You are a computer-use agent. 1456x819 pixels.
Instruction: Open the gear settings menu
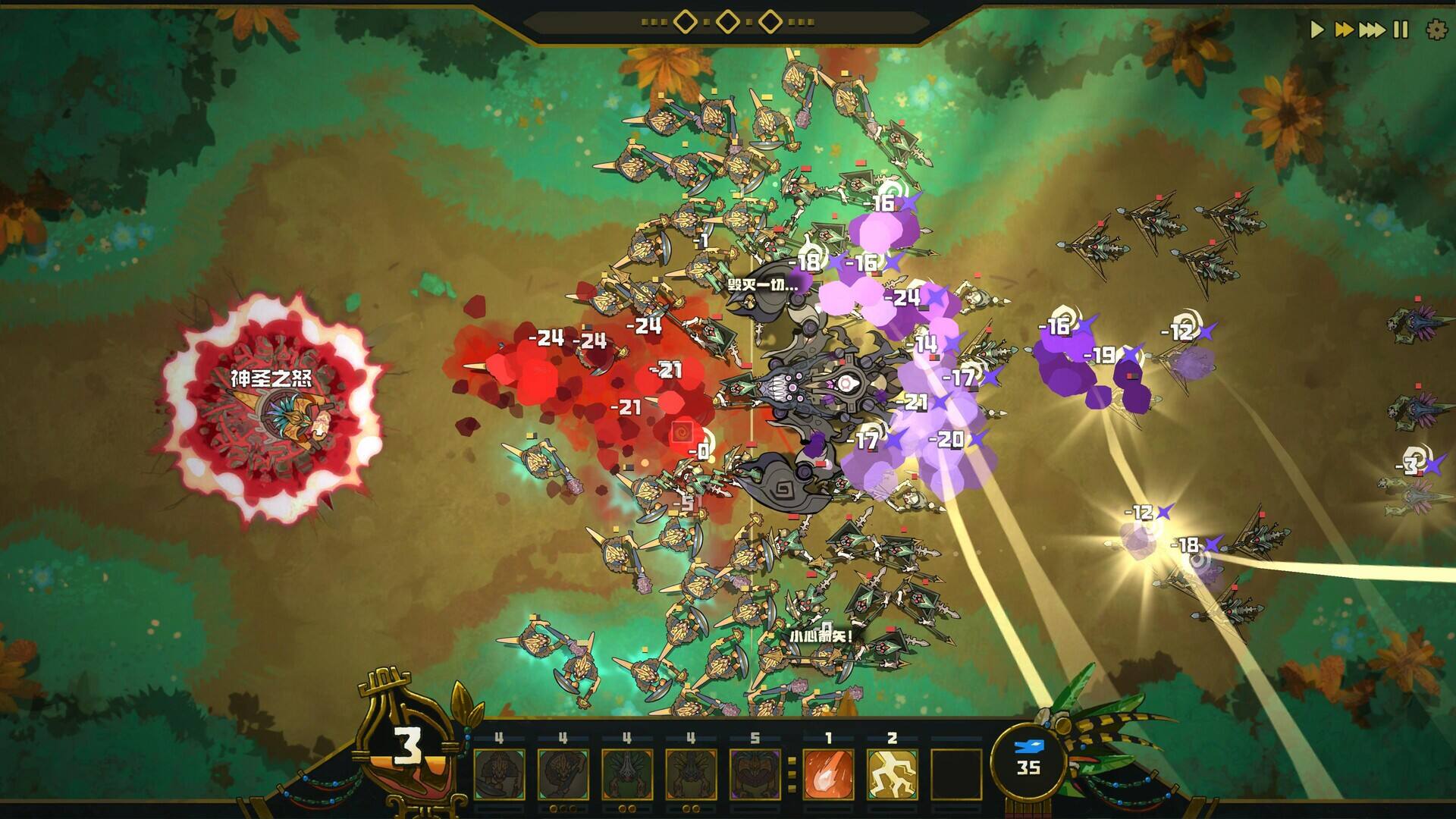click(x=1436, y=30)
